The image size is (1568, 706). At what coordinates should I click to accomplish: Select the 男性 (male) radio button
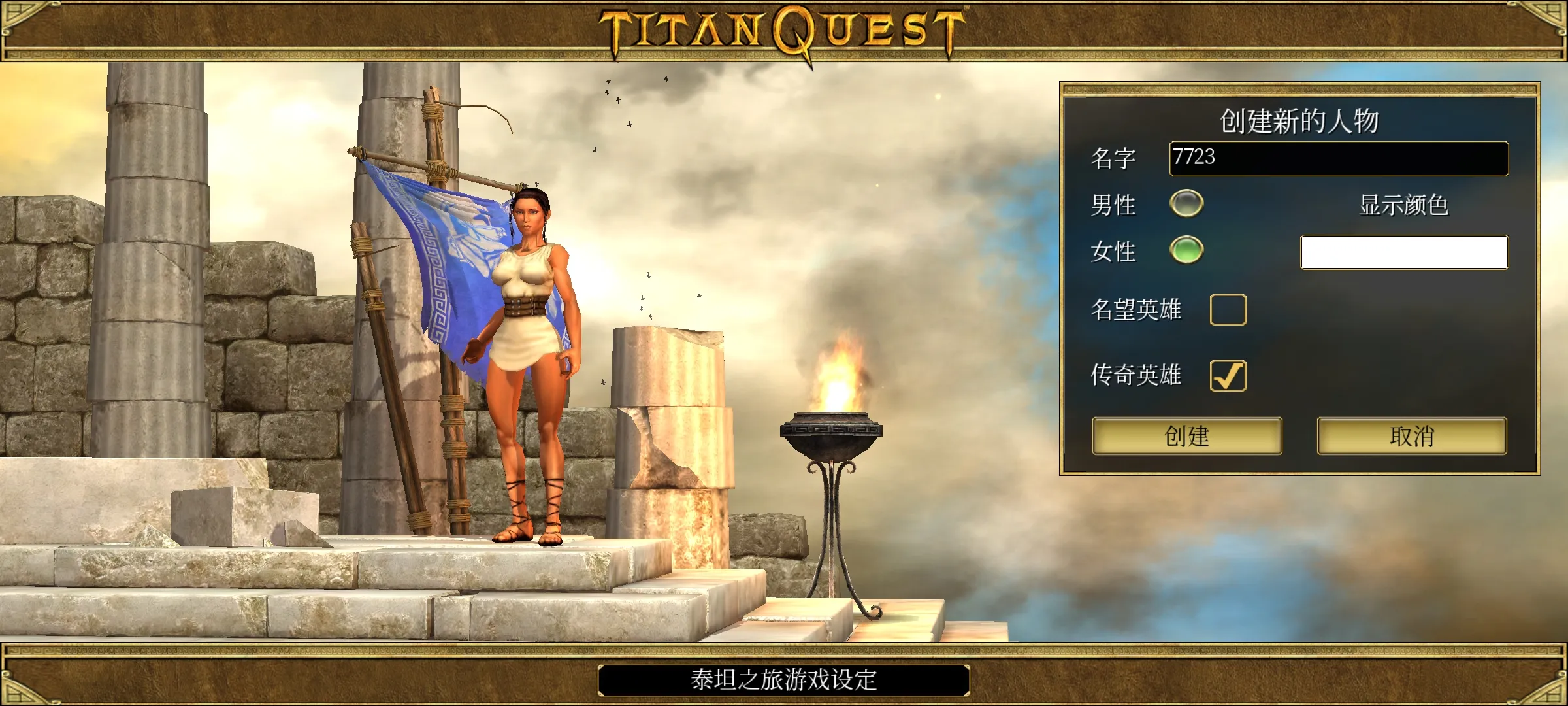pyautogui.click(x=1186, y=203)
